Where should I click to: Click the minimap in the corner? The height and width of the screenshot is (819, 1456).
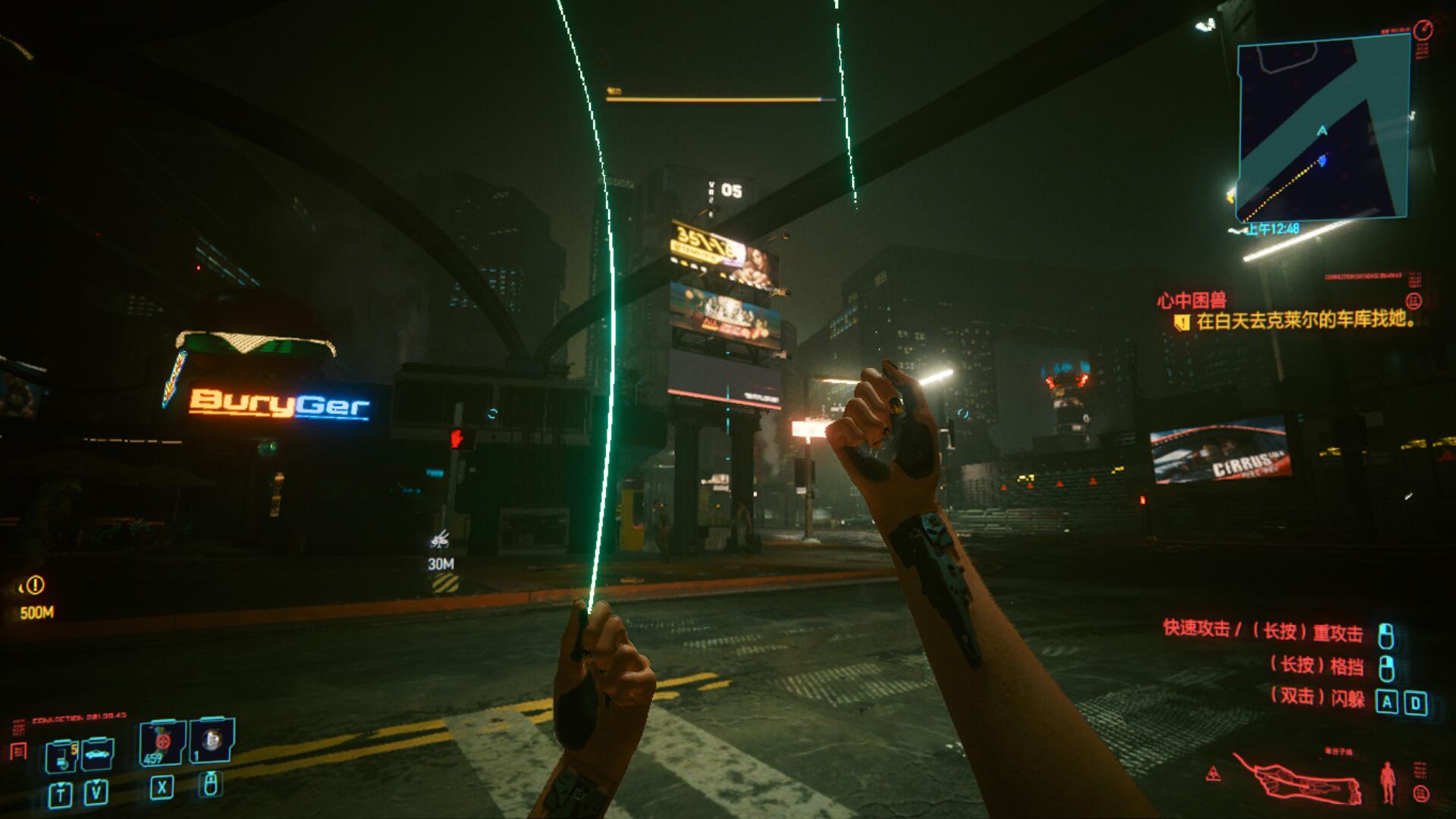pos(1323,129)
